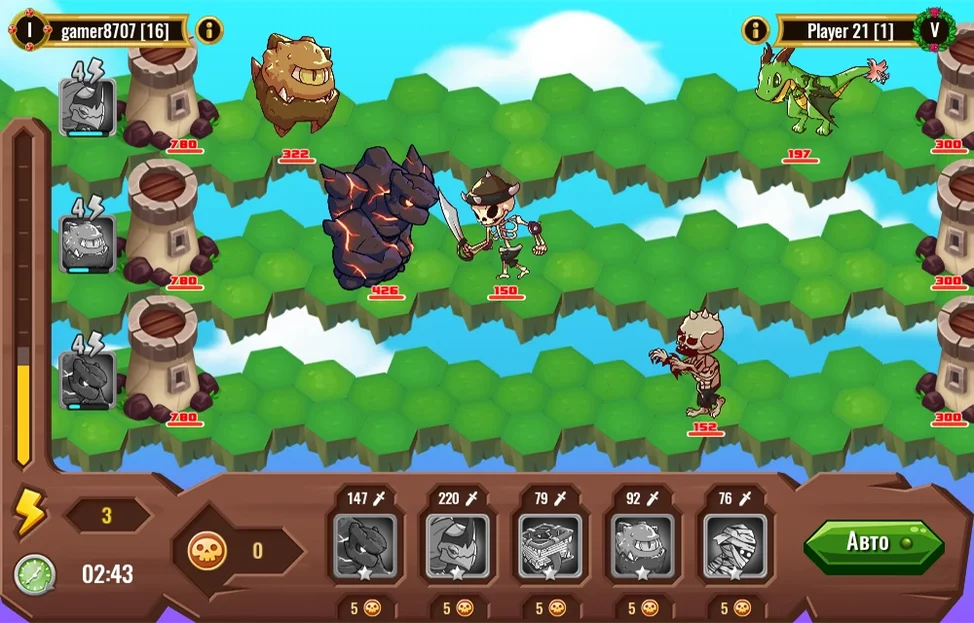
Task: Select the 76-attack mummy card
Action: (x=734, y=546)
